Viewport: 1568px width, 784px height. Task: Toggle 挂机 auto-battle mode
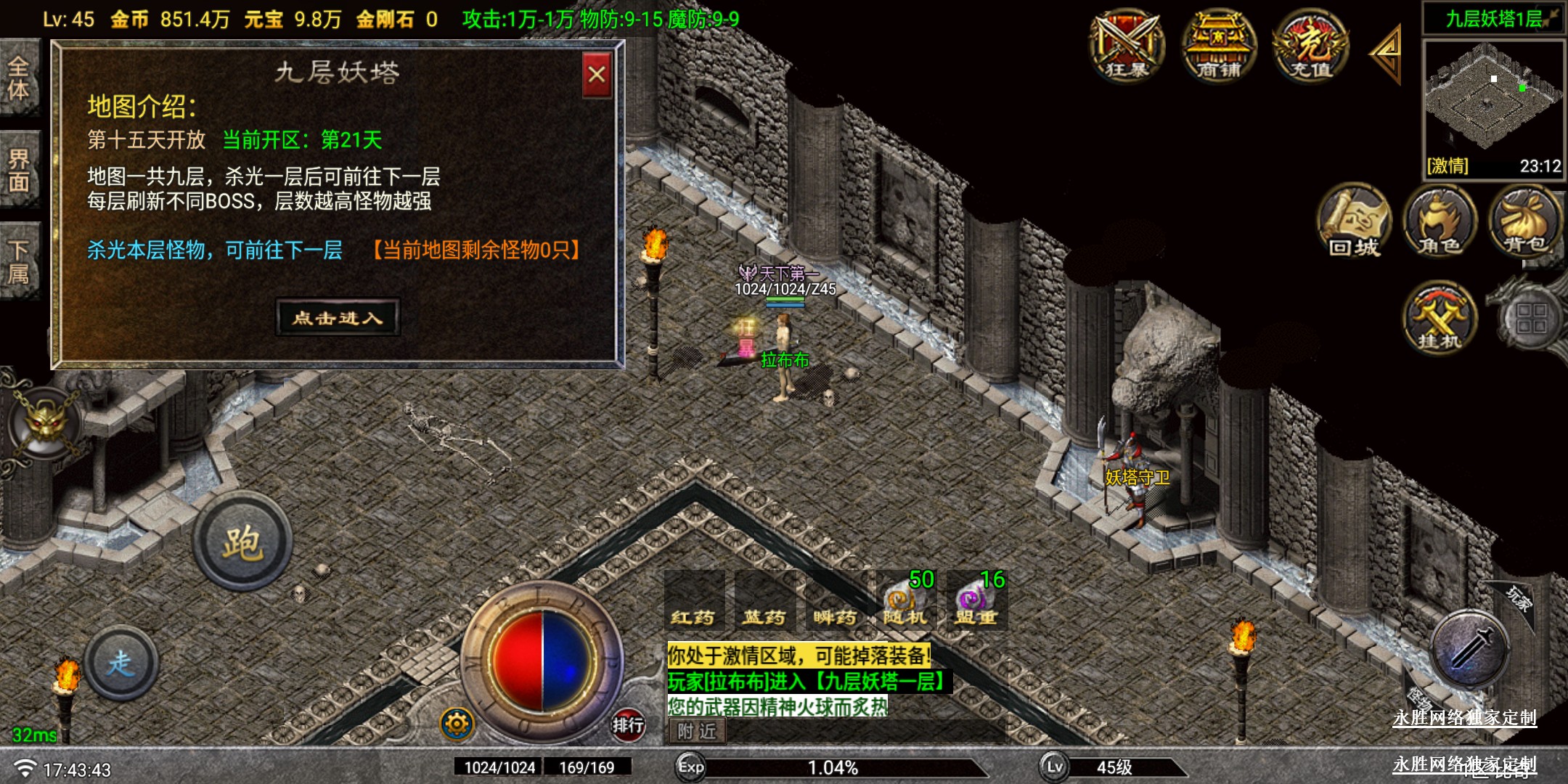pos(1440,317)
